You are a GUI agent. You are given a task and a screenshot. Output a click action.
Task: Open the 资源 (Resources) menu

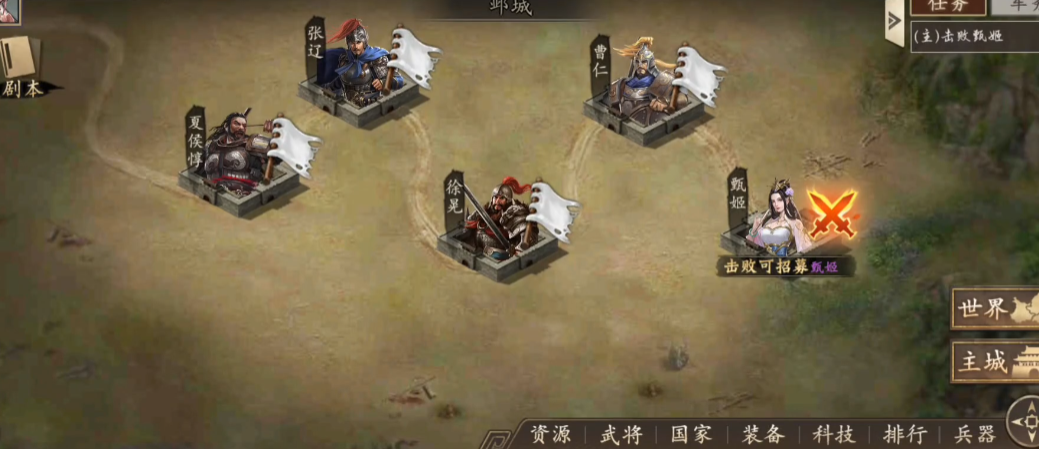(551, 434)
